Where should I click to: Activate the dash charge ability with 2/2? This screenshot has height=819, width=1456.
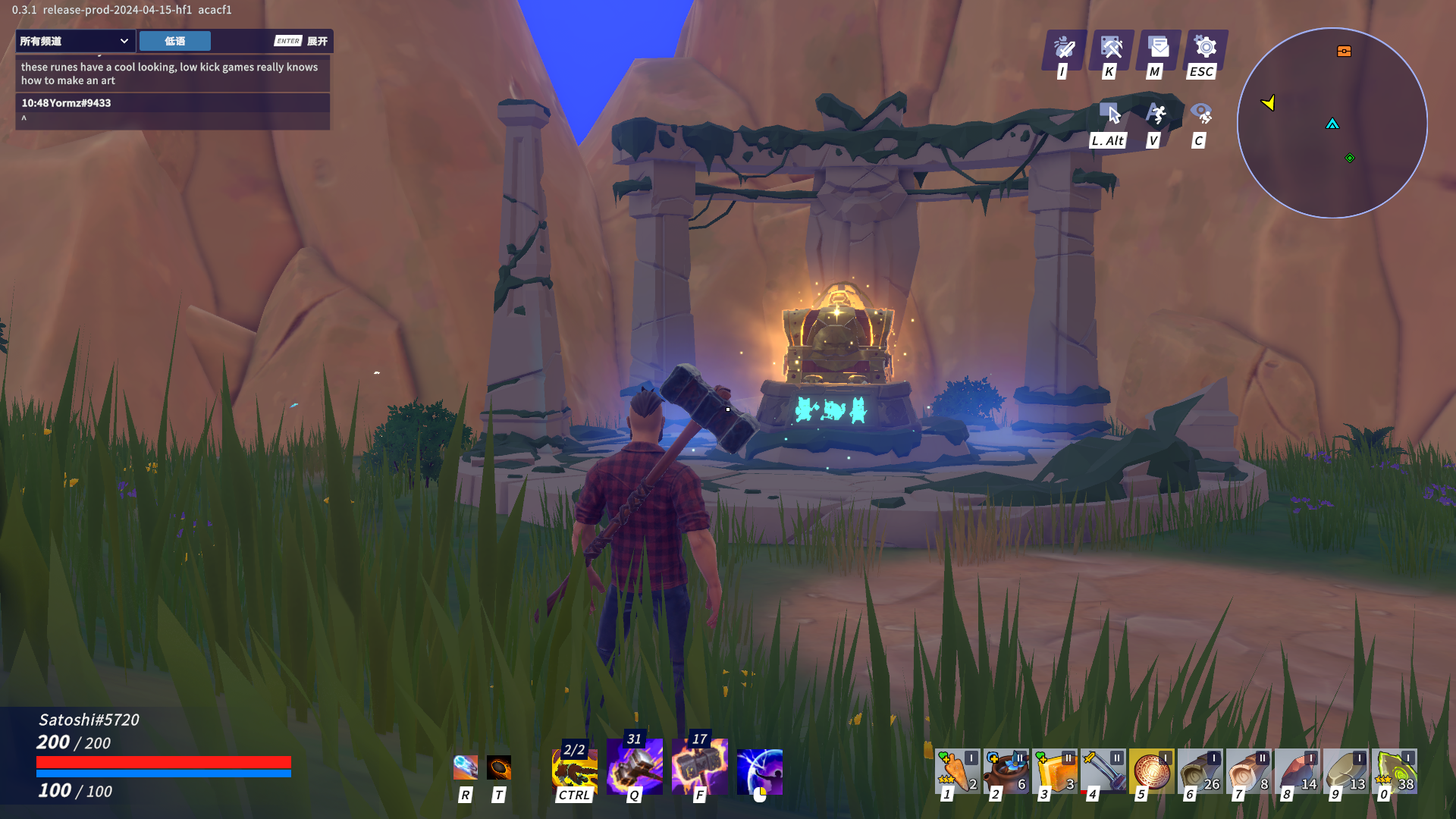(x=574, y=769)
